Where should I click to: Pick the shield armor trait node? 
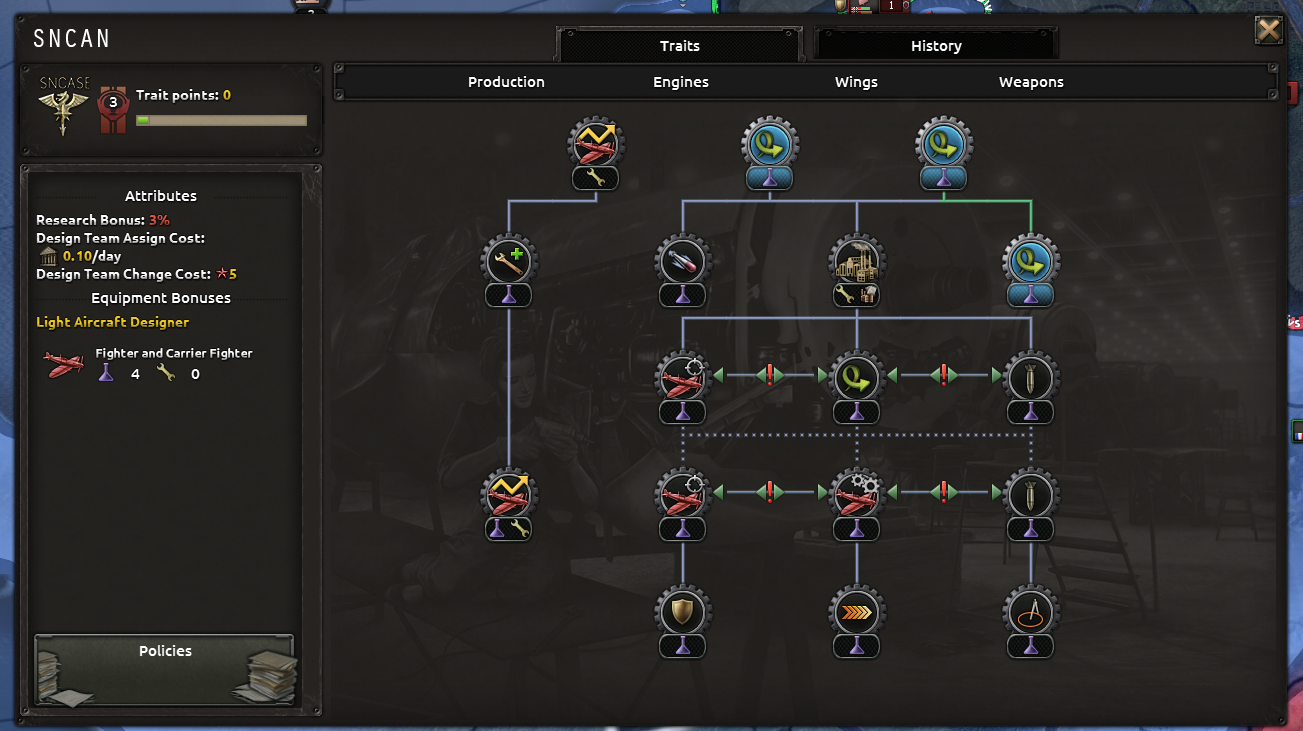pyautogui.click(x=682, y=611)
